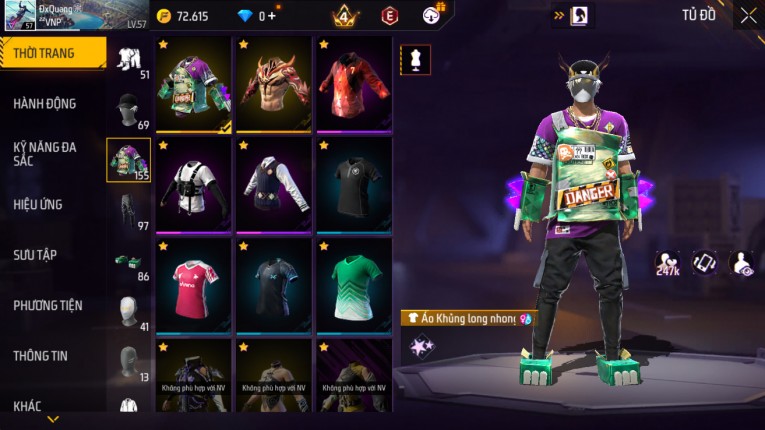Select the red long-sleeve jacket

[x=354, y=84]
